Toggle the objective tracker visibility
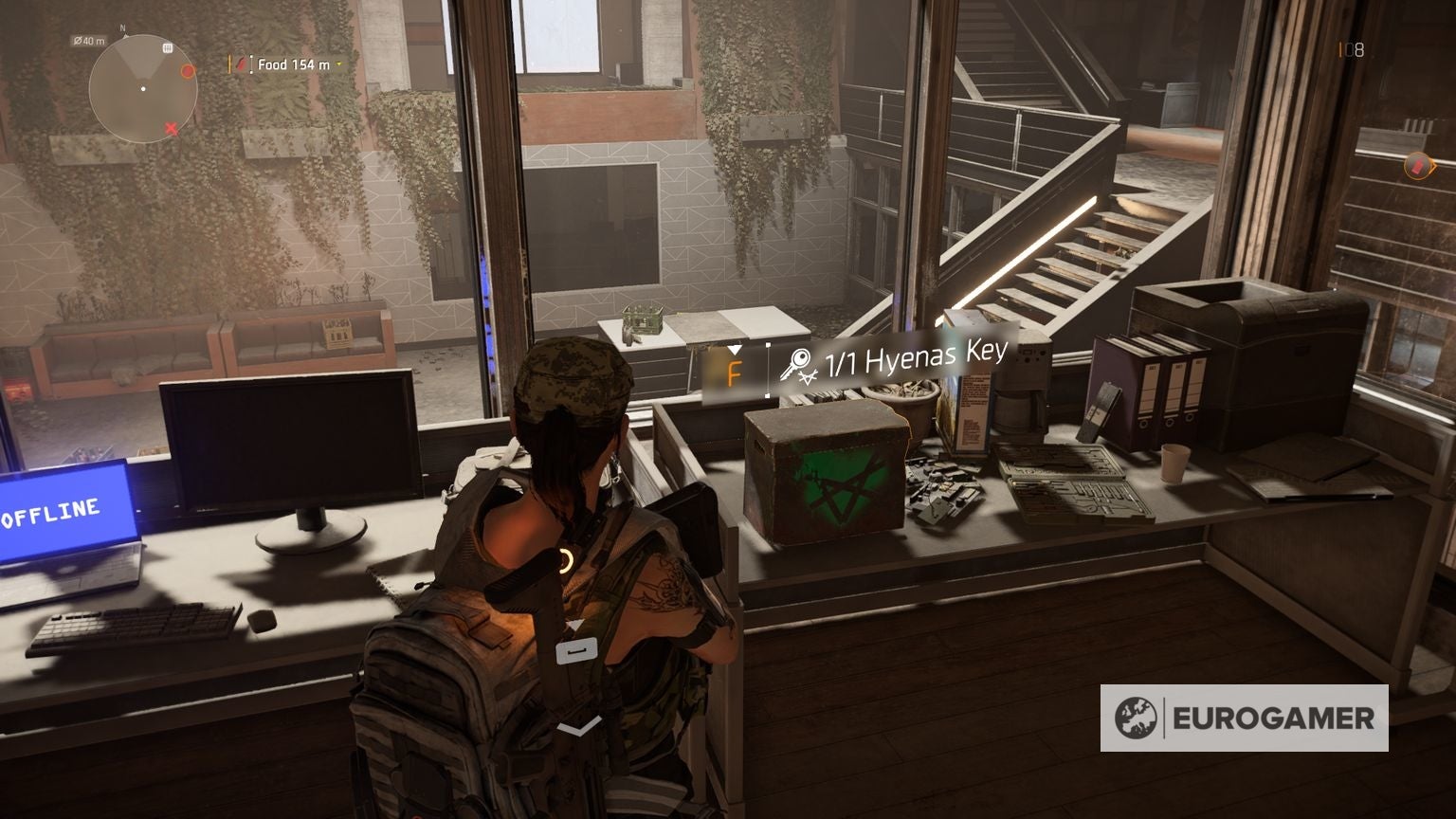This screenshot has width=1456, height=819. pyautogui.click(x=230, y=64)
